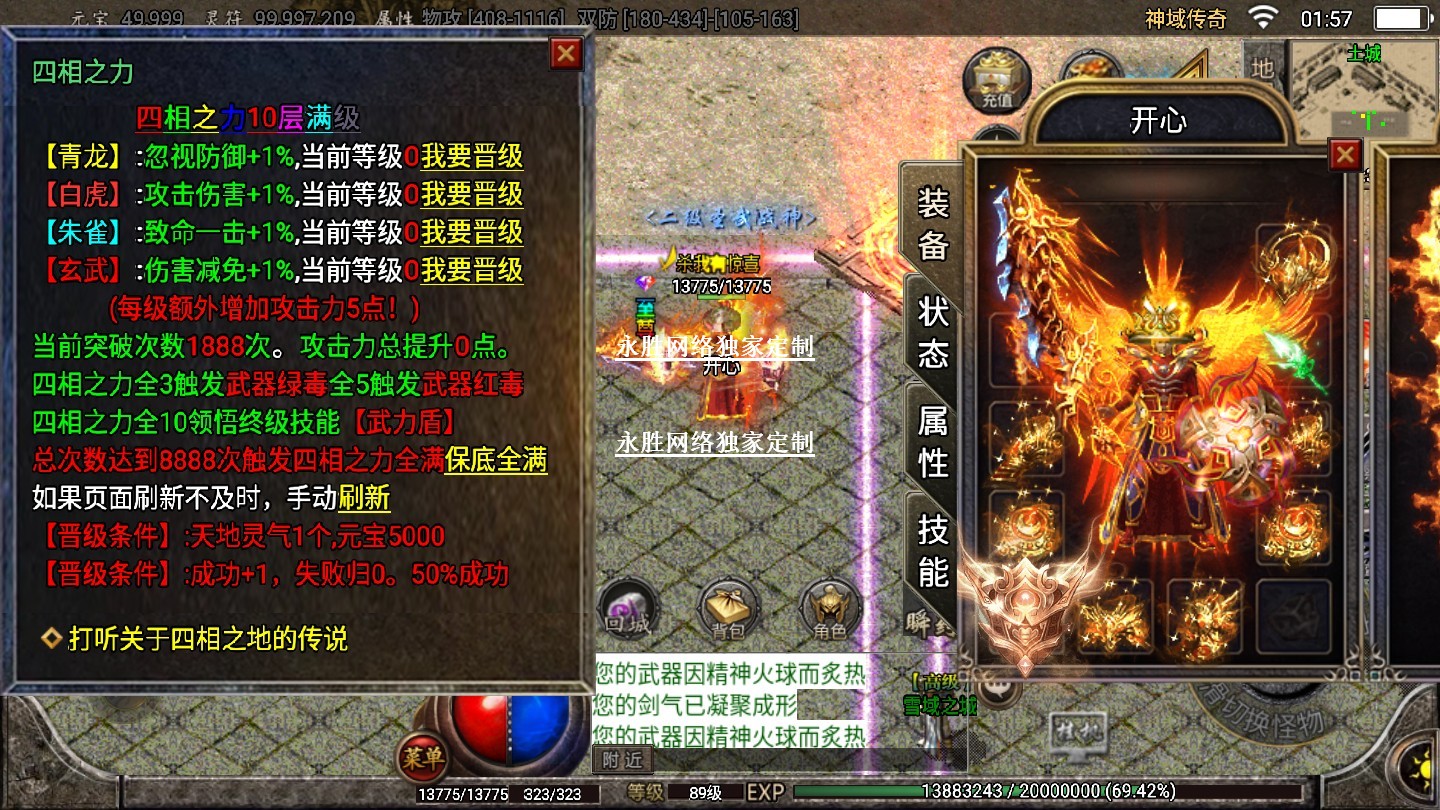Open the 角色 character sheet
This screenshot has height=810, width=1440.
click(830, 608)
